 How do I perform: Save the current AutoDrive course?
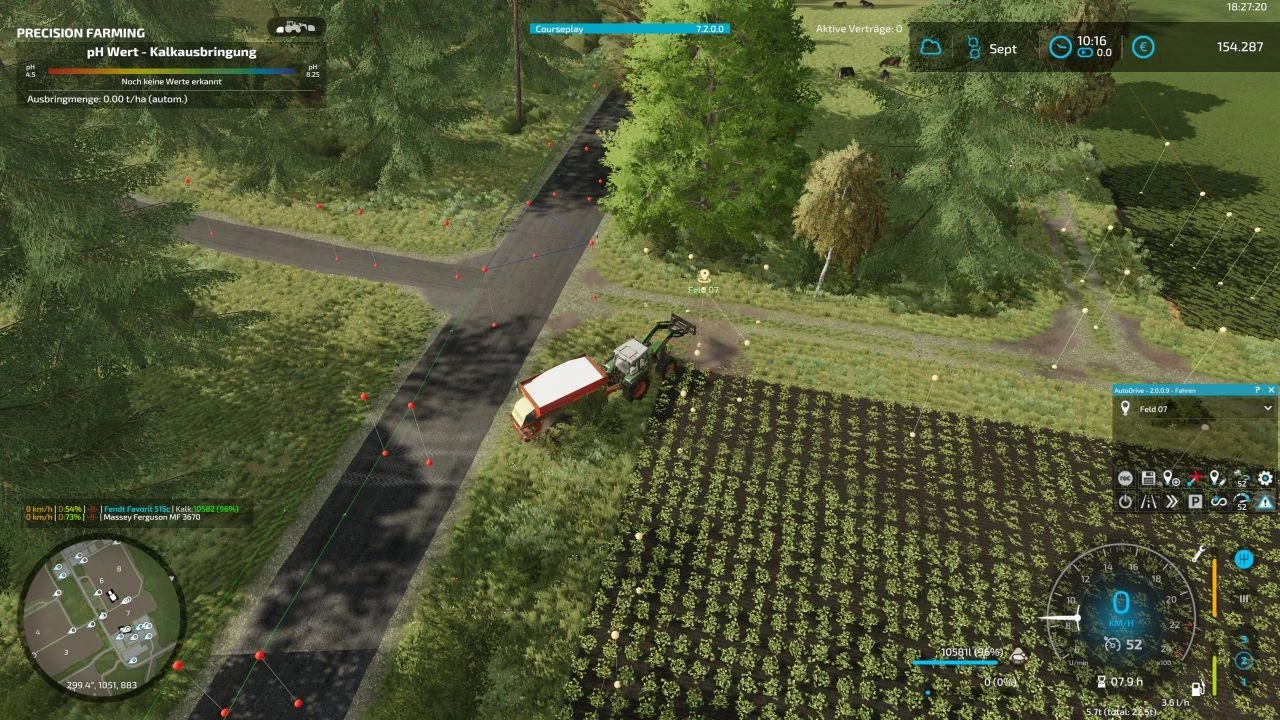click(1149, 478)
